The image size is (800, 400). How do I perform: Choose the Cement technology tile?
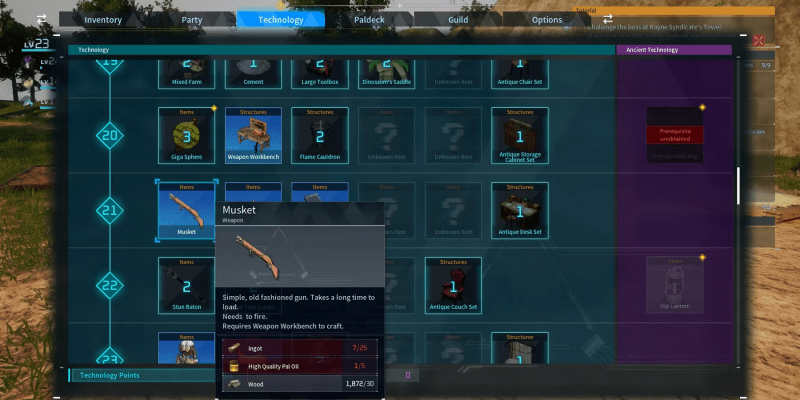click(x=253, y=69)
